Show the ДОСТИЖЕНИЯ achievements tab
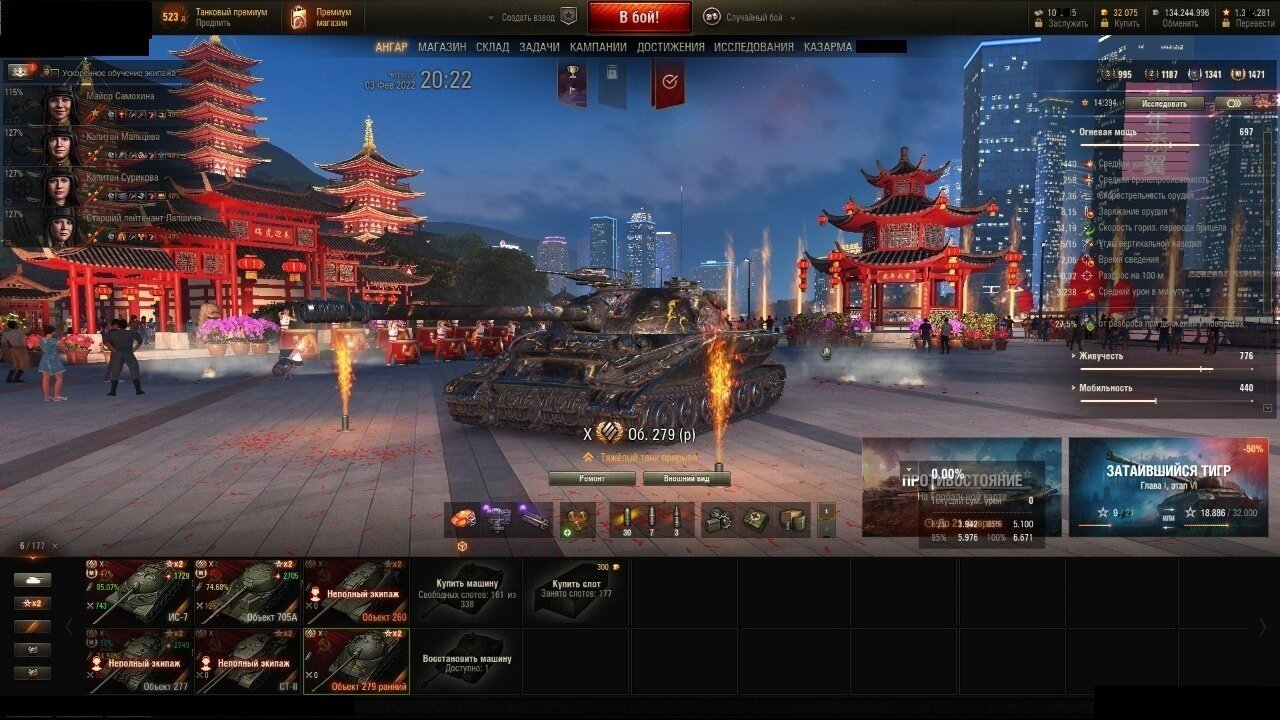This screenshot has height=720, width=1280. 670,47
